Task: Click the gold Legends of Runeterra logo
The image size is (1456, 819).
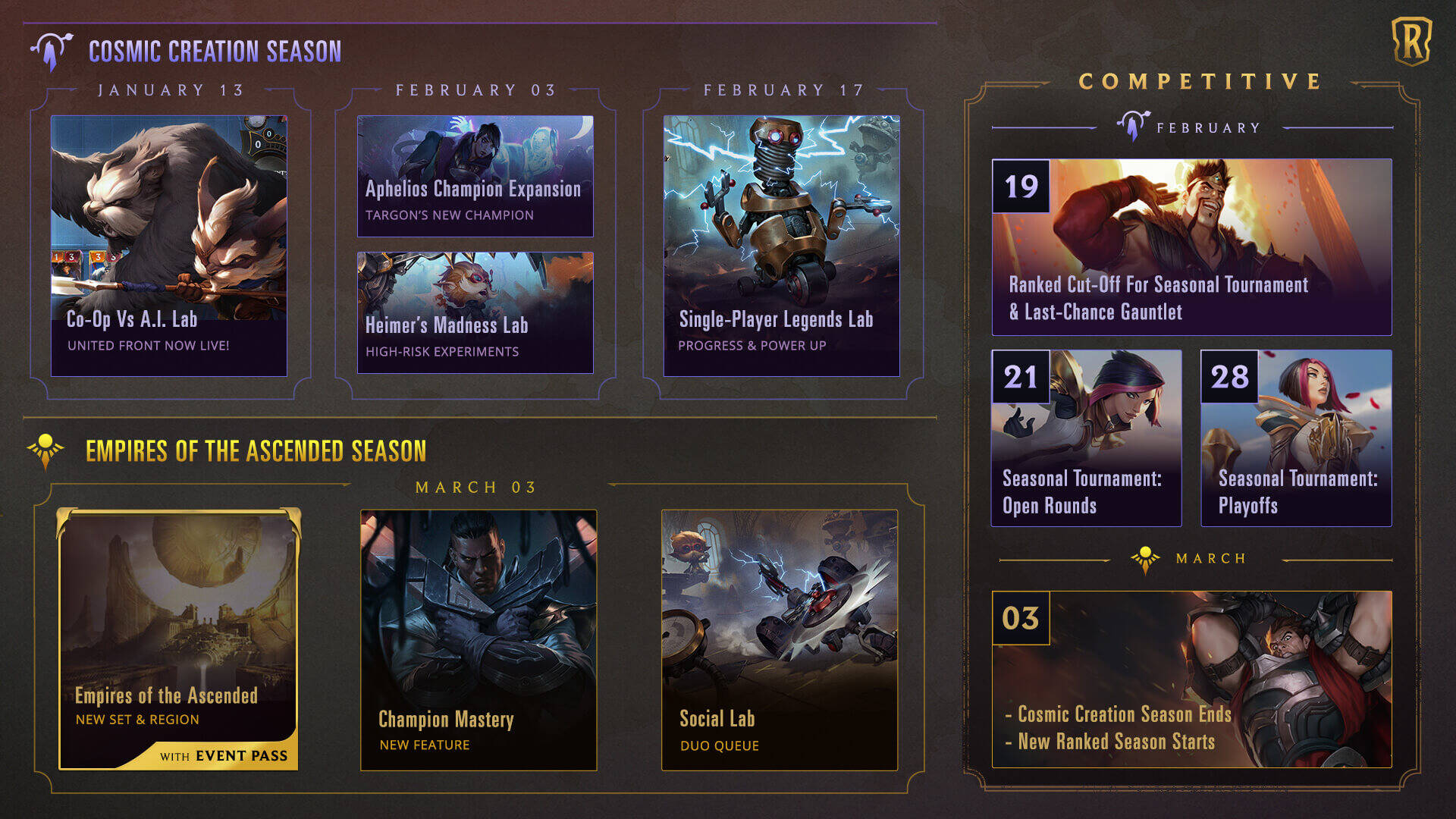Action: point(1411,41)
